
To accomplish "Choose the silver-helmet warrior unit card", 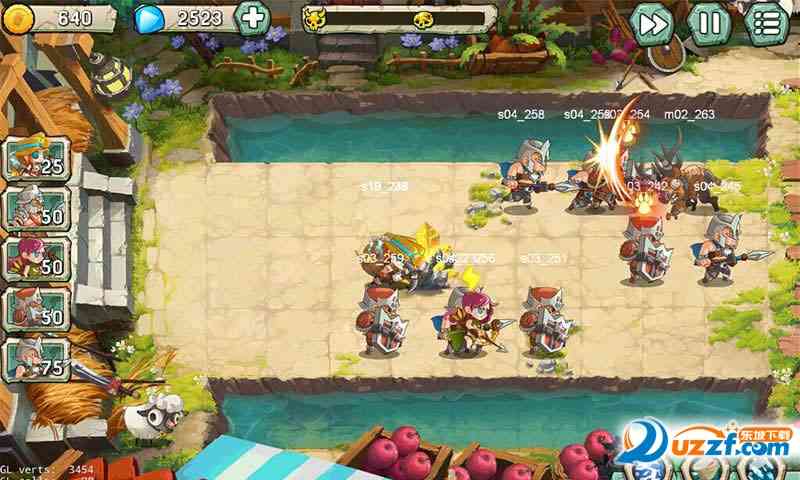I will [x=36, y=208].
